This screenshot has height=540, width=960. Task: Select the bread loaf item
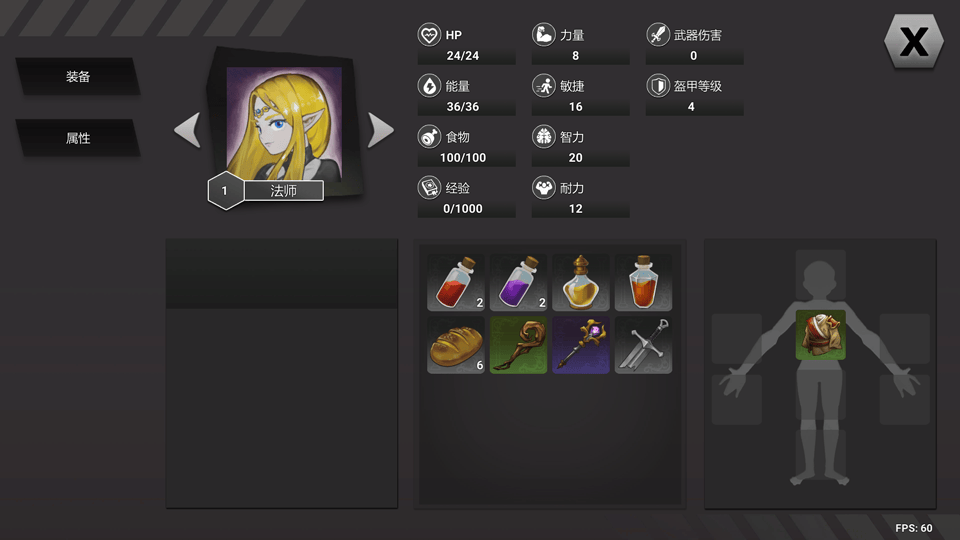click(x=456, y=345)
